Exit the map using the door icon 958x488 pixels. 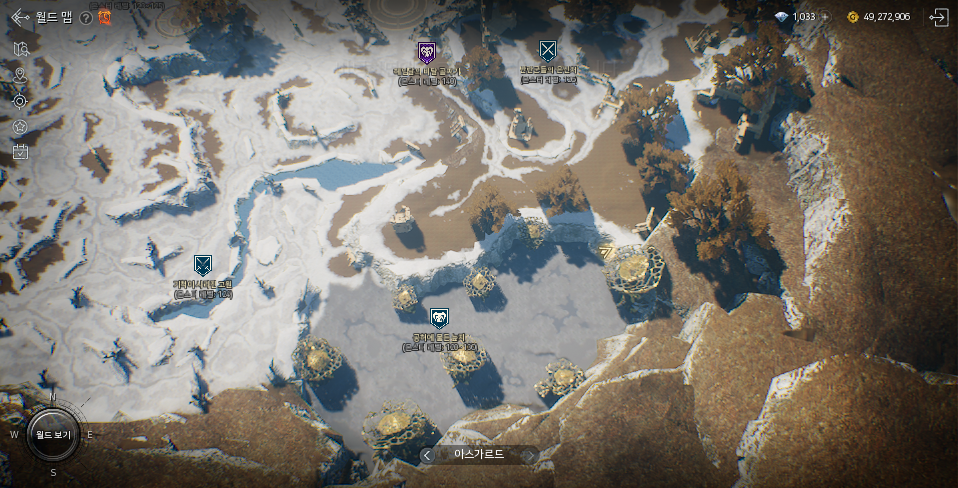[x=938, y=17]
